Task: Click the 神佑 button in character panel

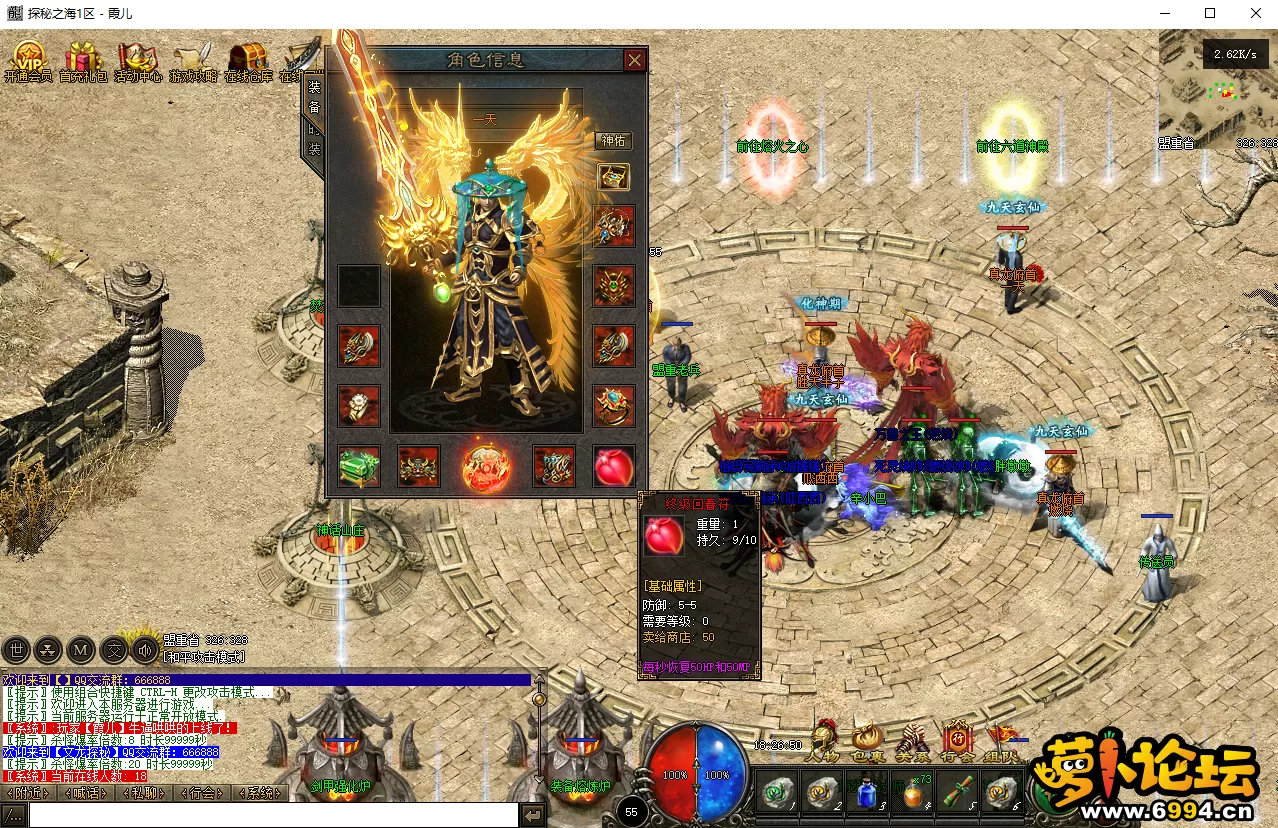Action: [x=613, y=141]
